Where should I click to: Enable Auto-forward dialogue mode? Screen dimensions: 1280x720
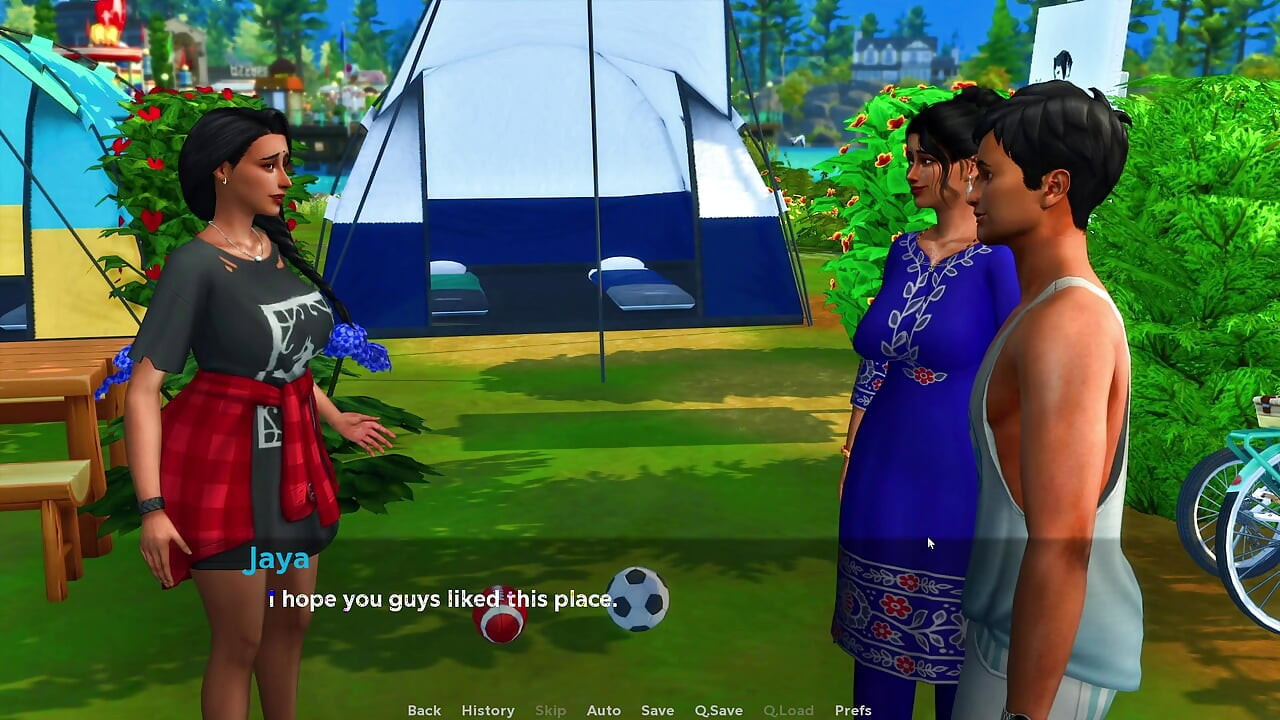pyautogui.click(x=604, y=710)
